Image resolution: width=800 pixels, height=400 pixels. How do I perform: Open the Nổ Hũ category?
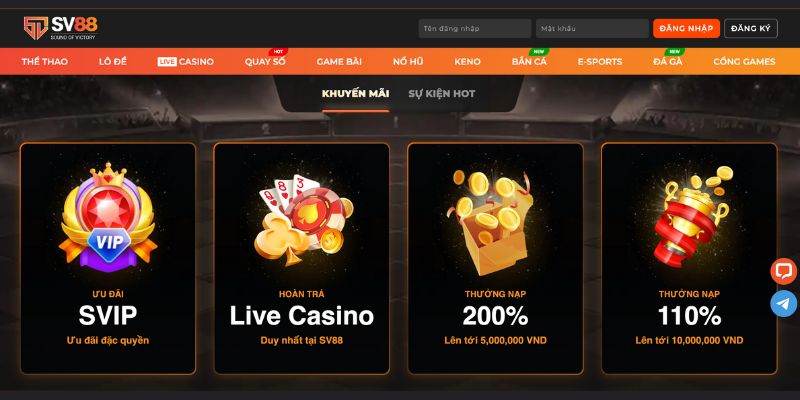point(407,62)
